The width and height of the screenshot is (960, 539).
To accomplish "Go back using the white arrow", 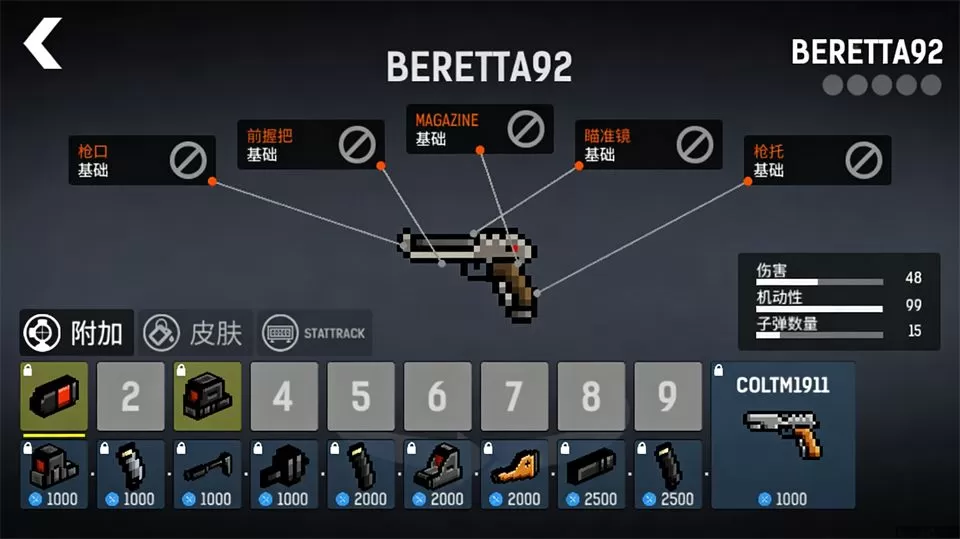I will pos(43,43).
